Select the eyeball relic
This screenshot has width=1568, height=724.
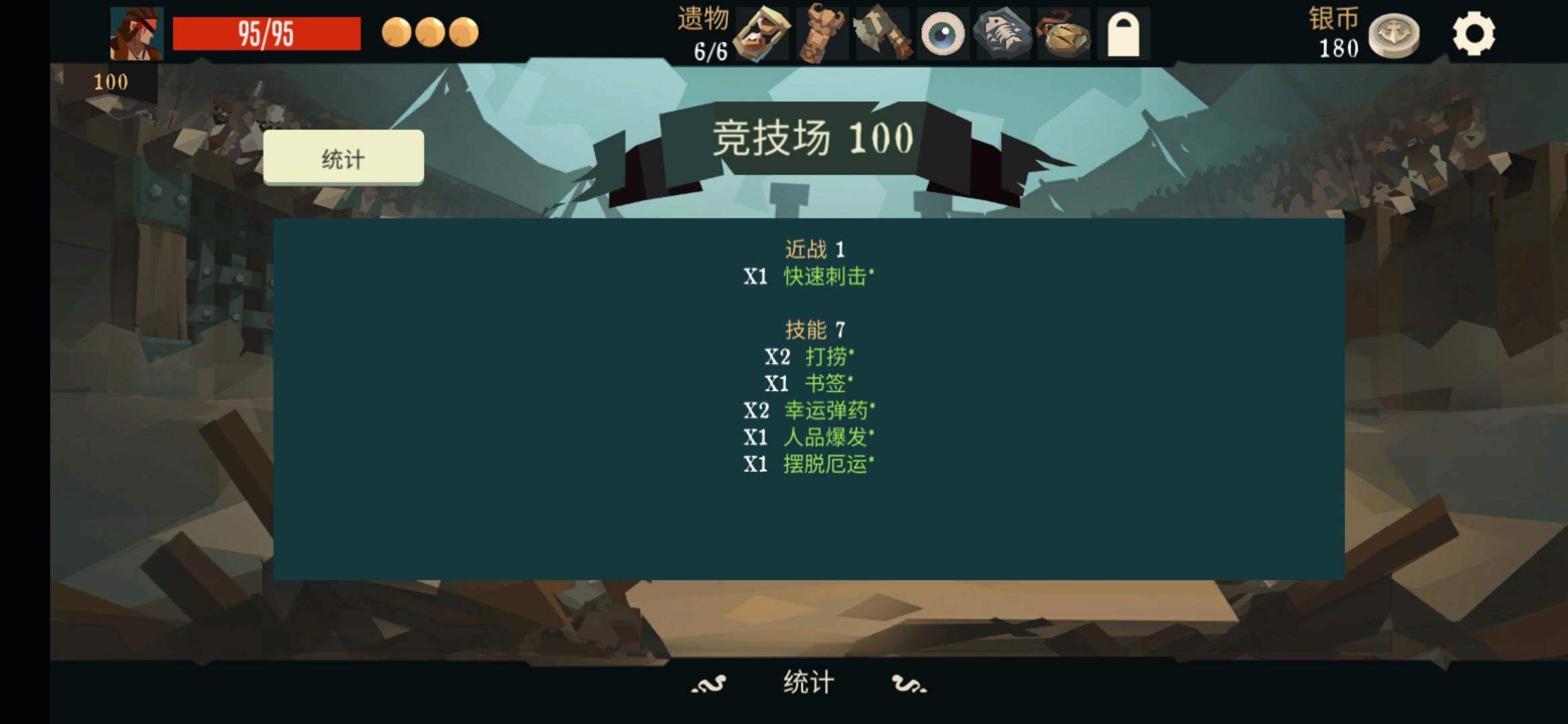(x=942, y=35)
